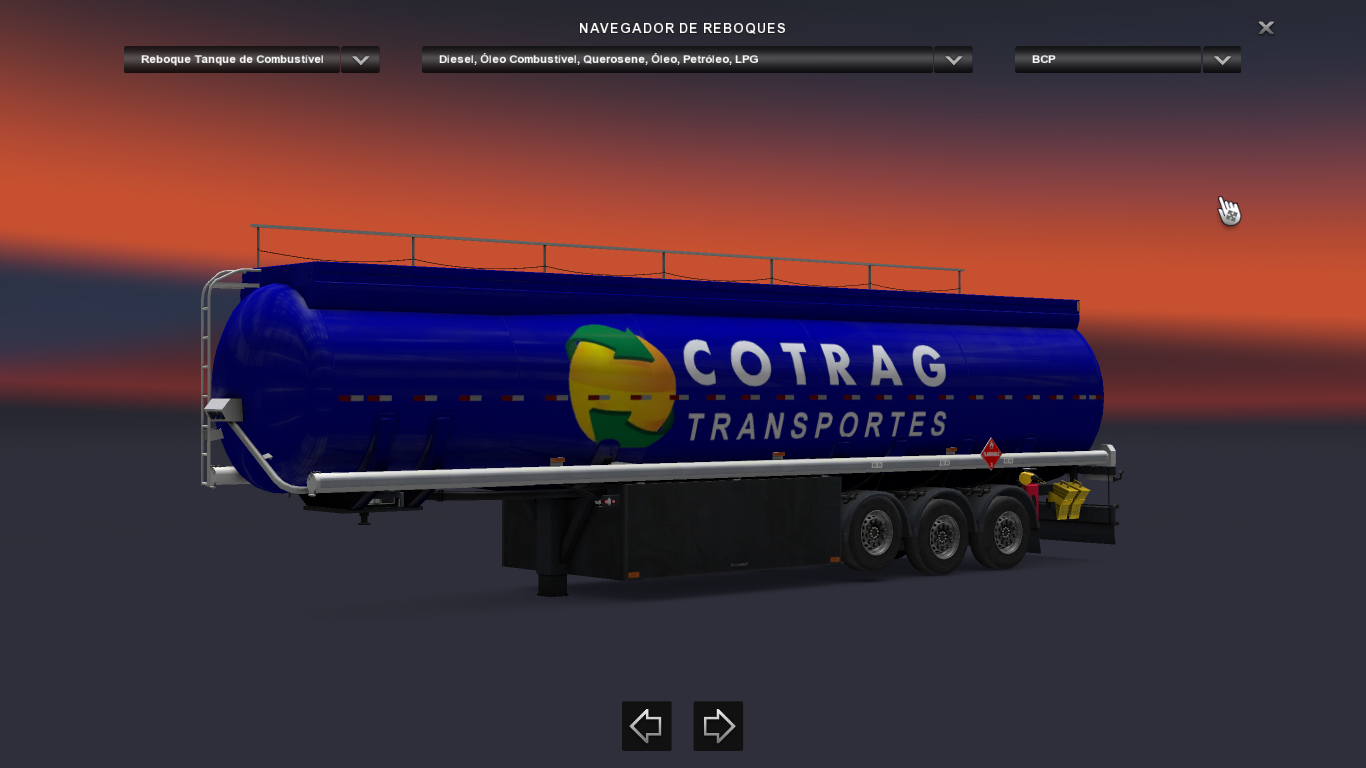The height and width of the screenshot is (768, 1366).
Task: Click the BCP selection box
Action: pyautogui.click(x=1107, y=59)
